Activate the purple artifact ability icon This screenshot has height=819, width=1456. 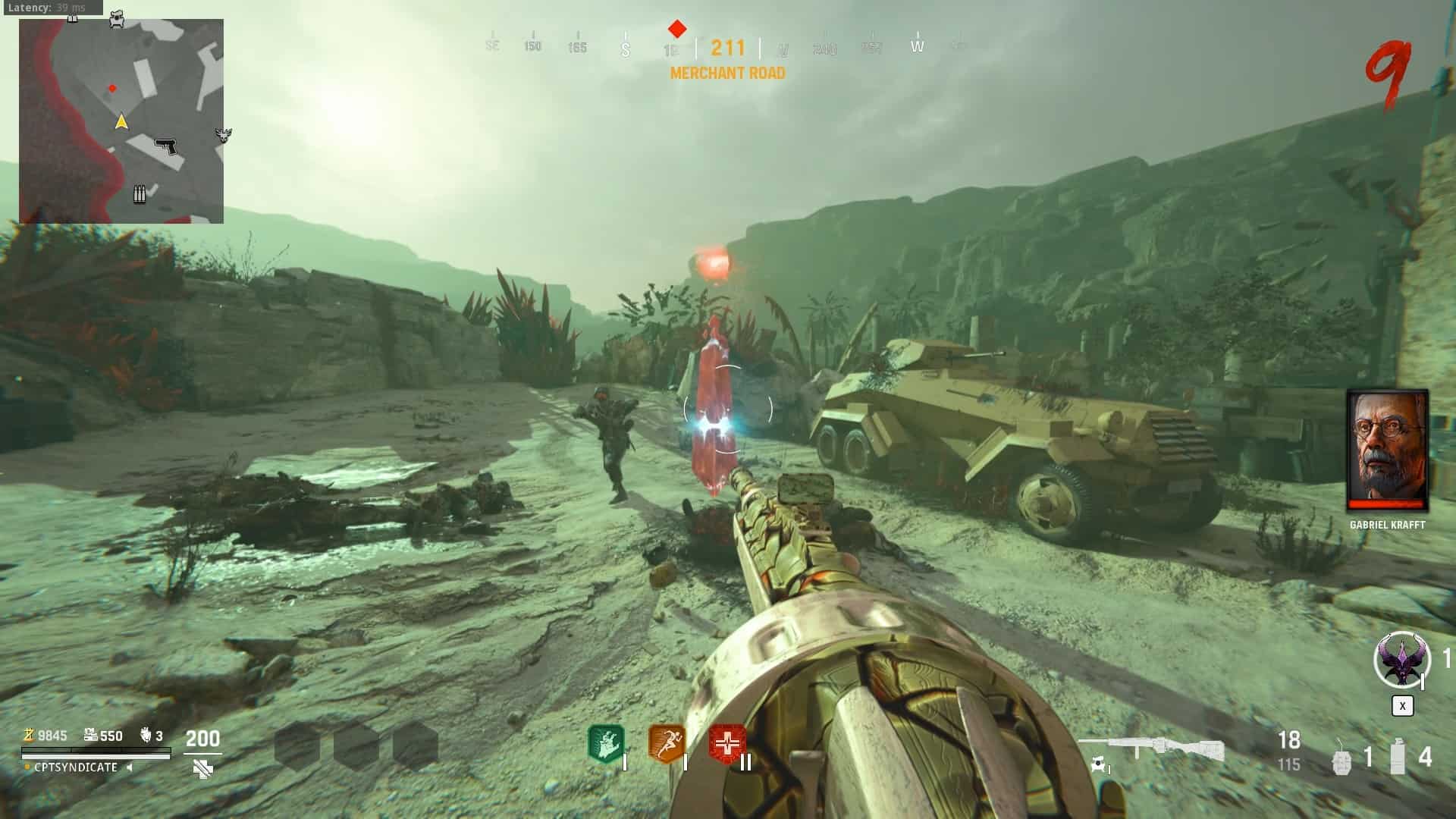1400,660
